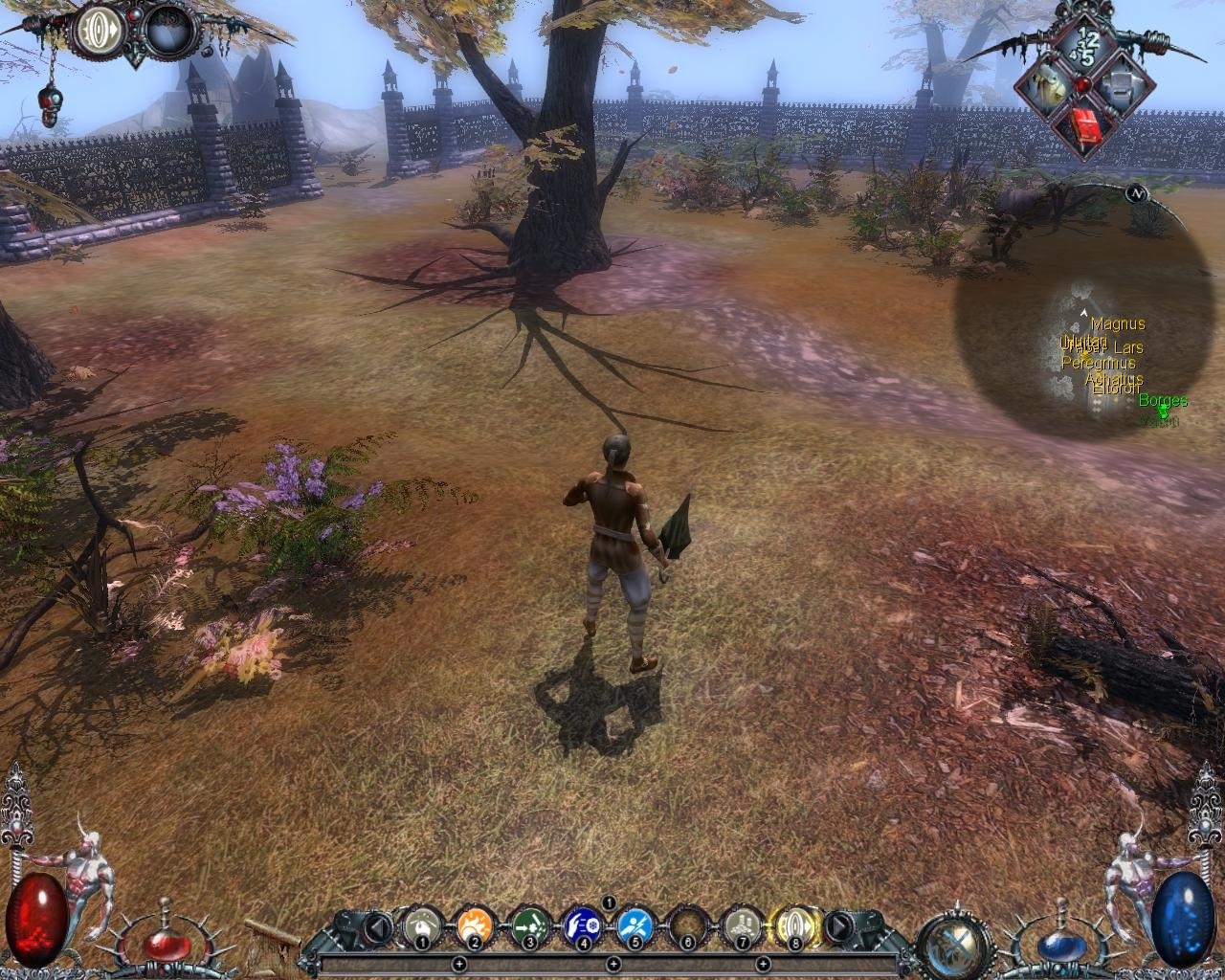Select the Borges marker on the minimap

click(x=1163, y=409)
